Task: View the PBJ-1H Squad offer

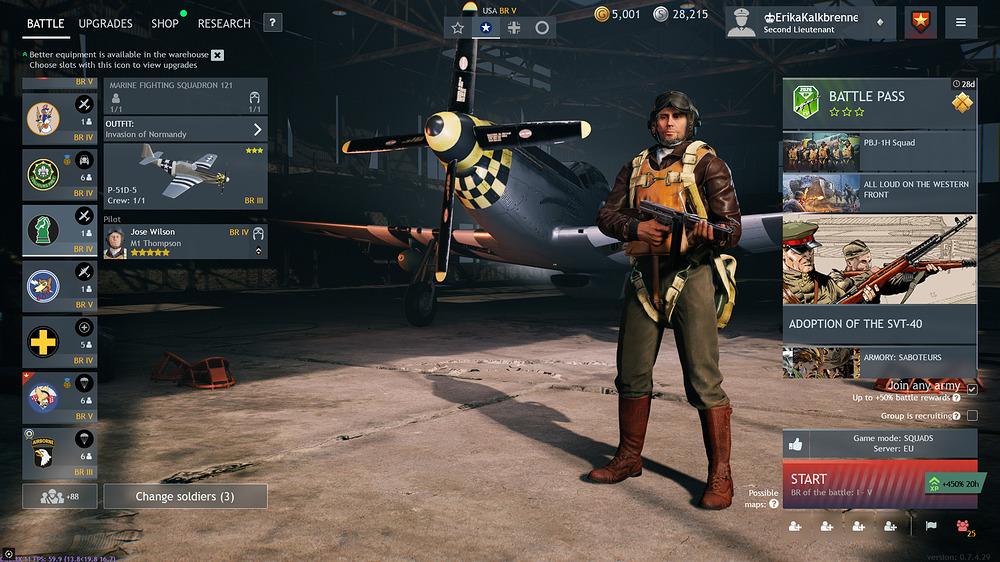Action: [879, 151]
